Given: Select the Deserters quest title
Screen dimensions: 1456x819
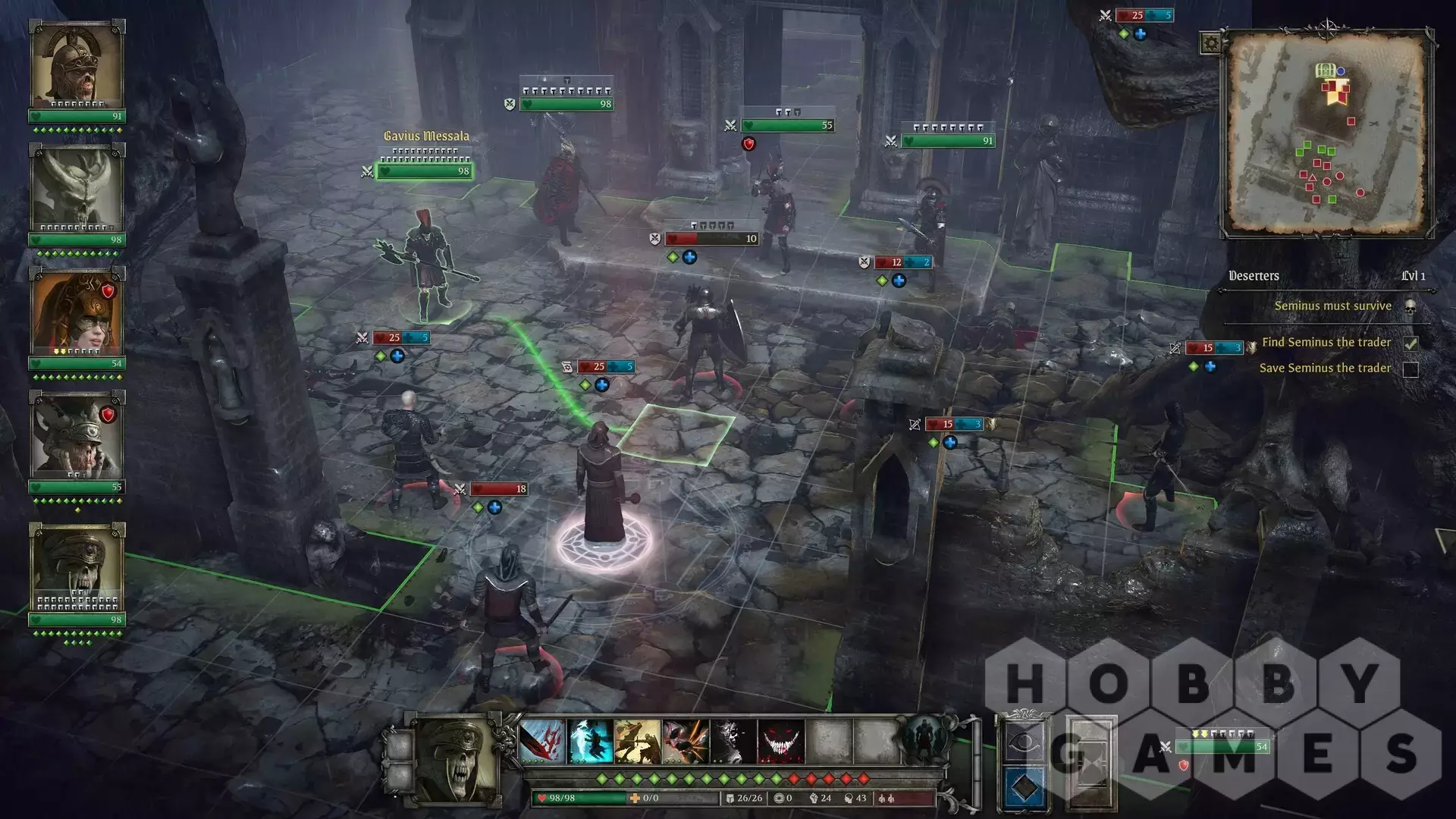Looking at the screenshot, I should click(x=1254, y=276).
